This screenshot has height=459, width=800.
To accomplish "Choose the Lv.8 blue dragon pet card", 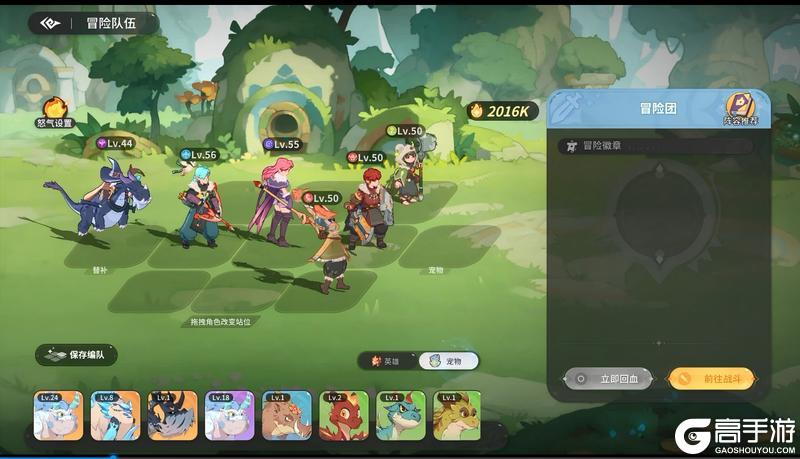I will (115, 415).
